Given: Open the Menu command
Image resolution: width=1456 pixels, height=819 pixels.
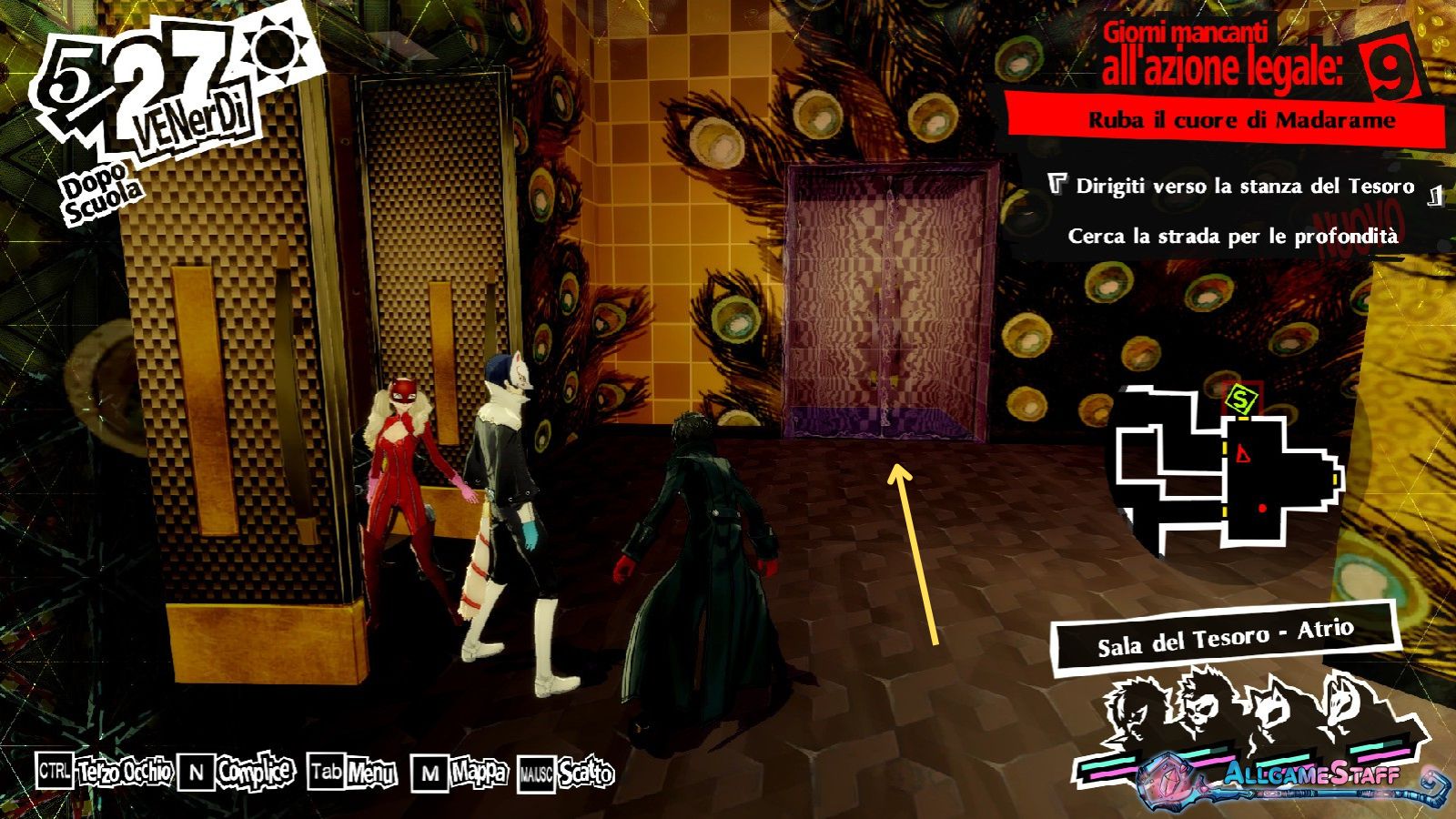Looking at the screenshot, I should point(353,773).
